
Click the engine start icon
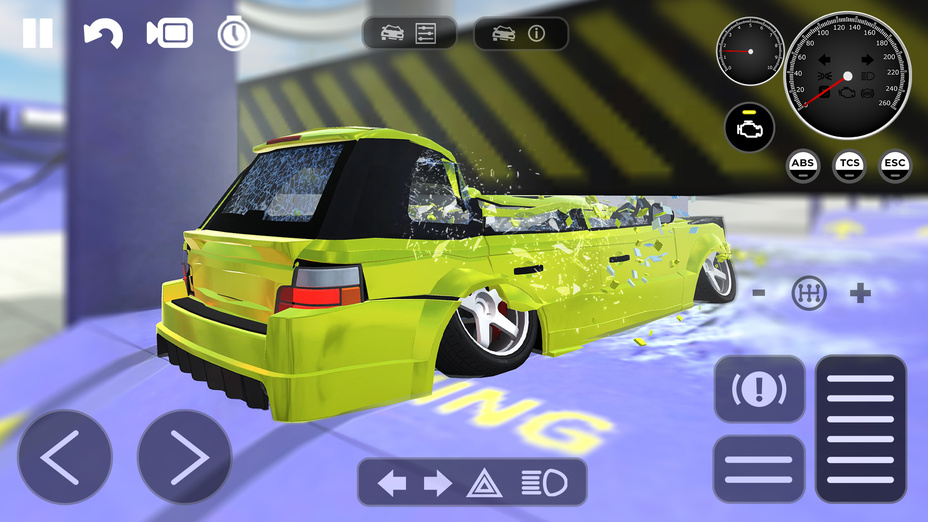751,127
